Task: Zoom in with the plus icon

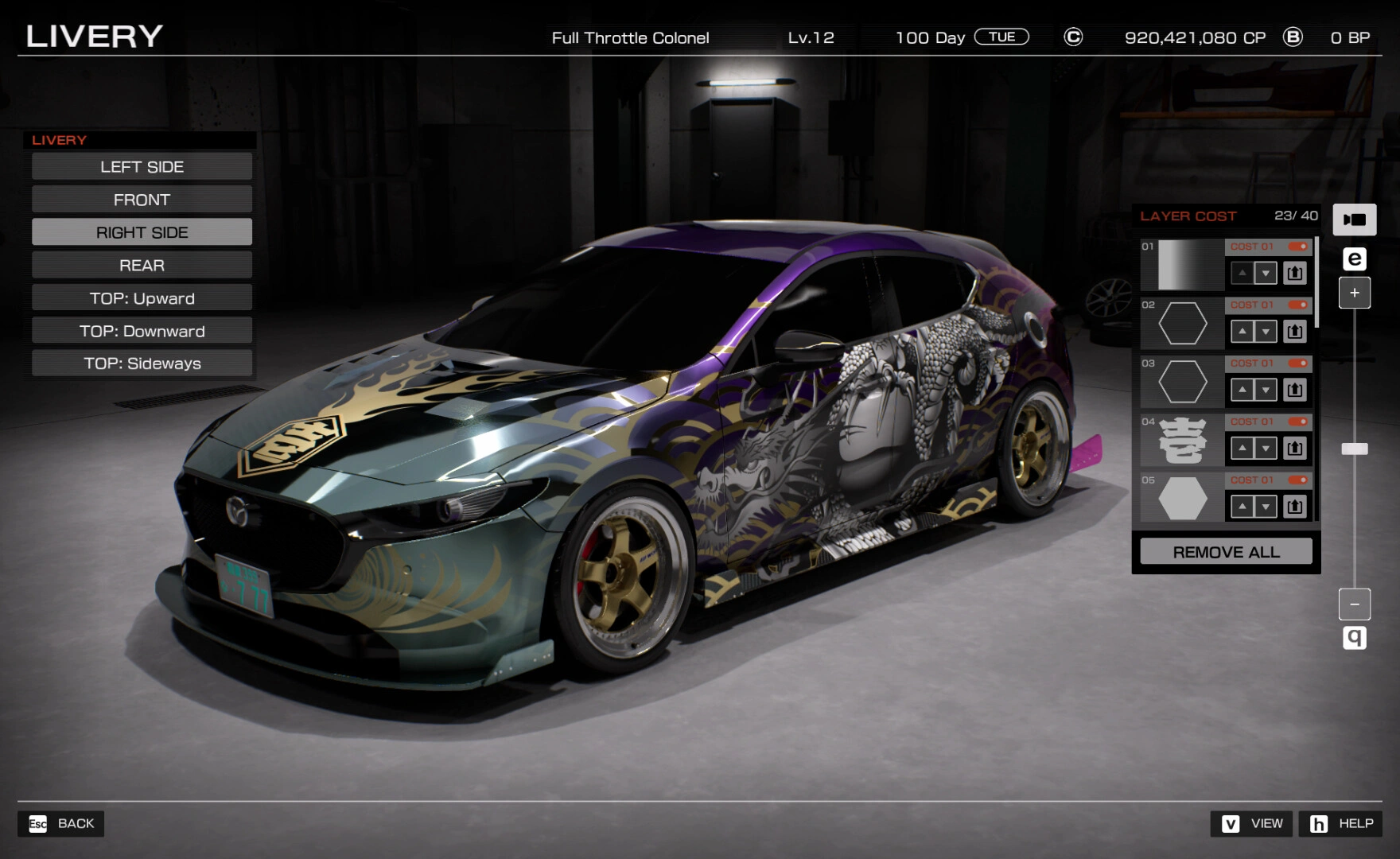Action: pos(1355,292)
